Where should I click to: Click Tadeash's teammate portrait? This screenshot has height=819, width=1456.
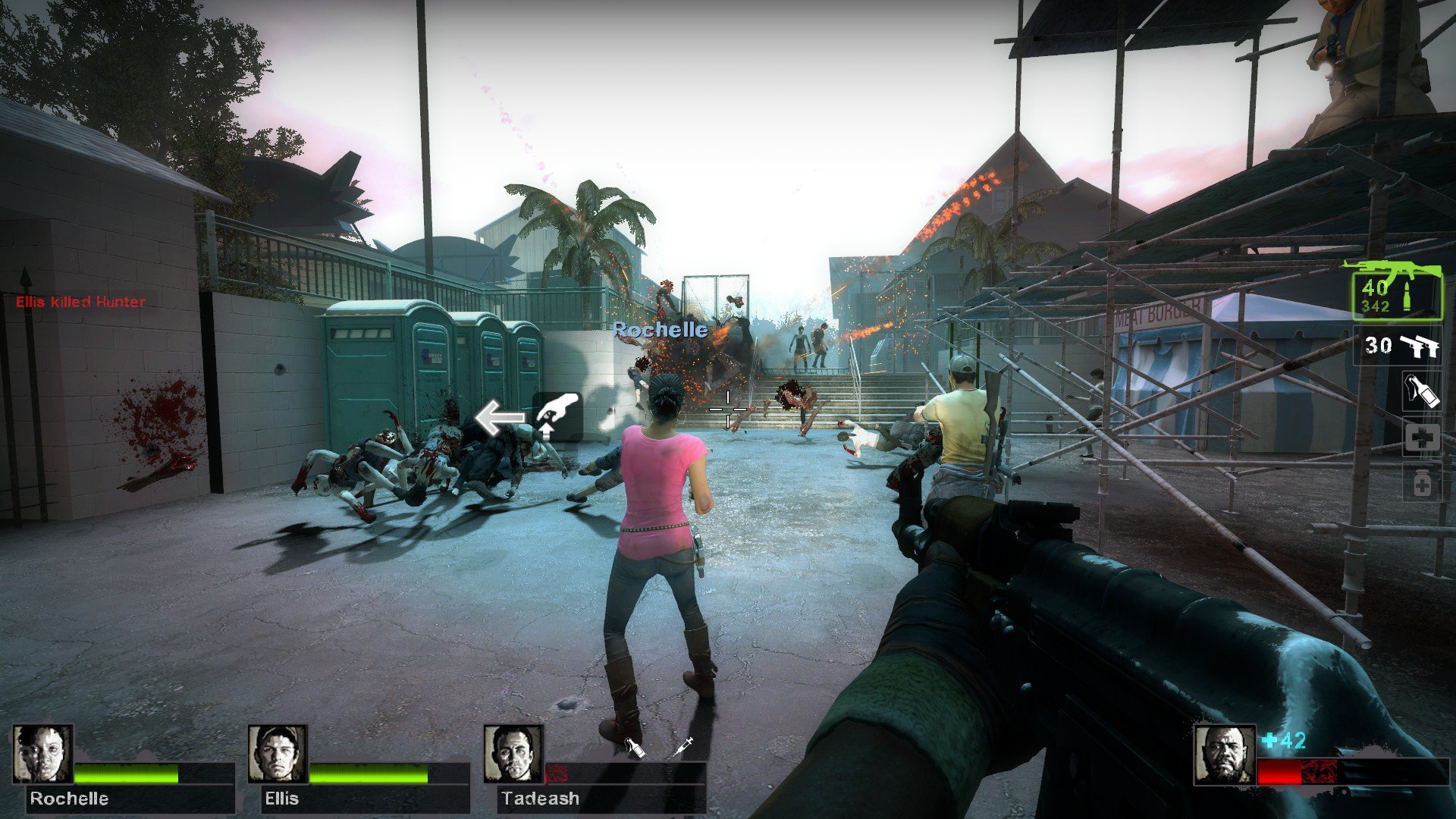pos(513,753)
